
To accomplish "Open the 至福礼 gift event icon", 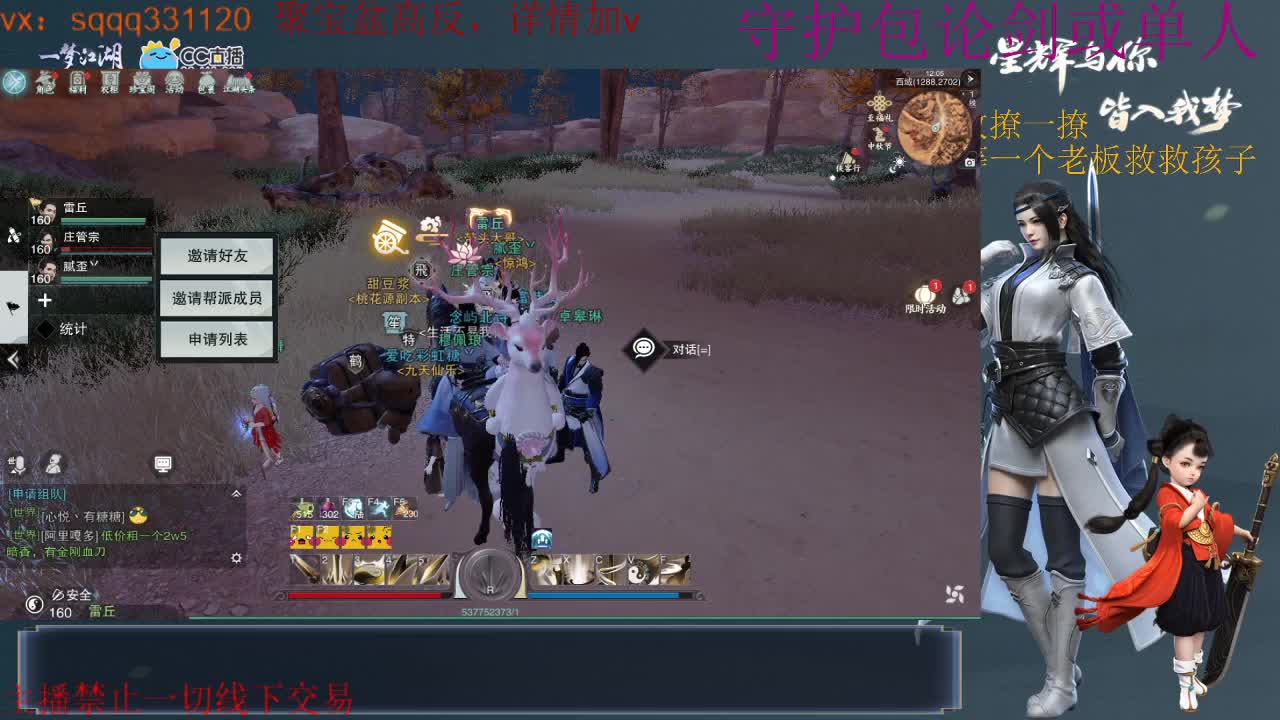I will tap(879, 102).
